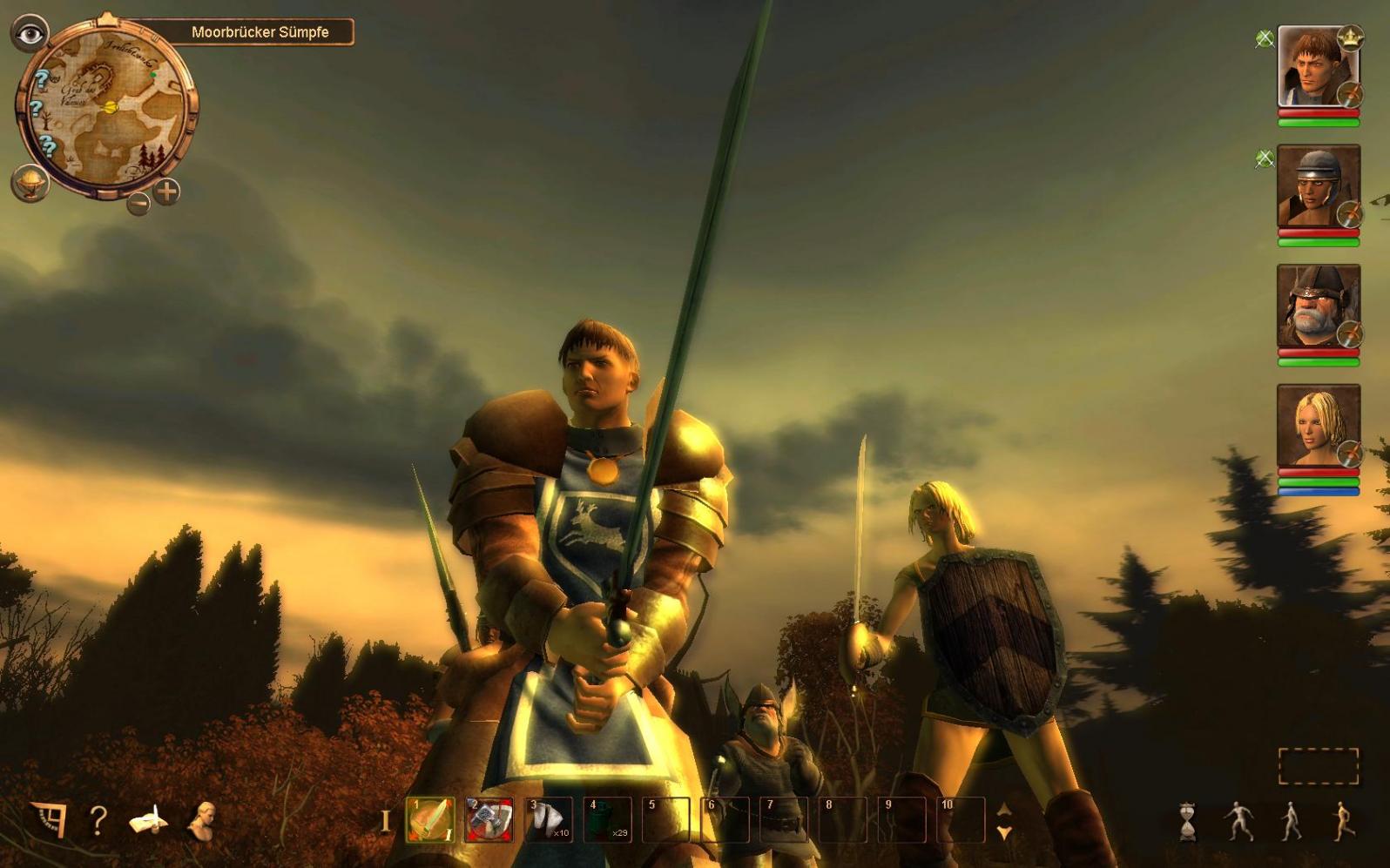This screenshot has width=1390, height=868.
Task: Zoom in the minimap with plus button
Action: click(x=166, y=192)
